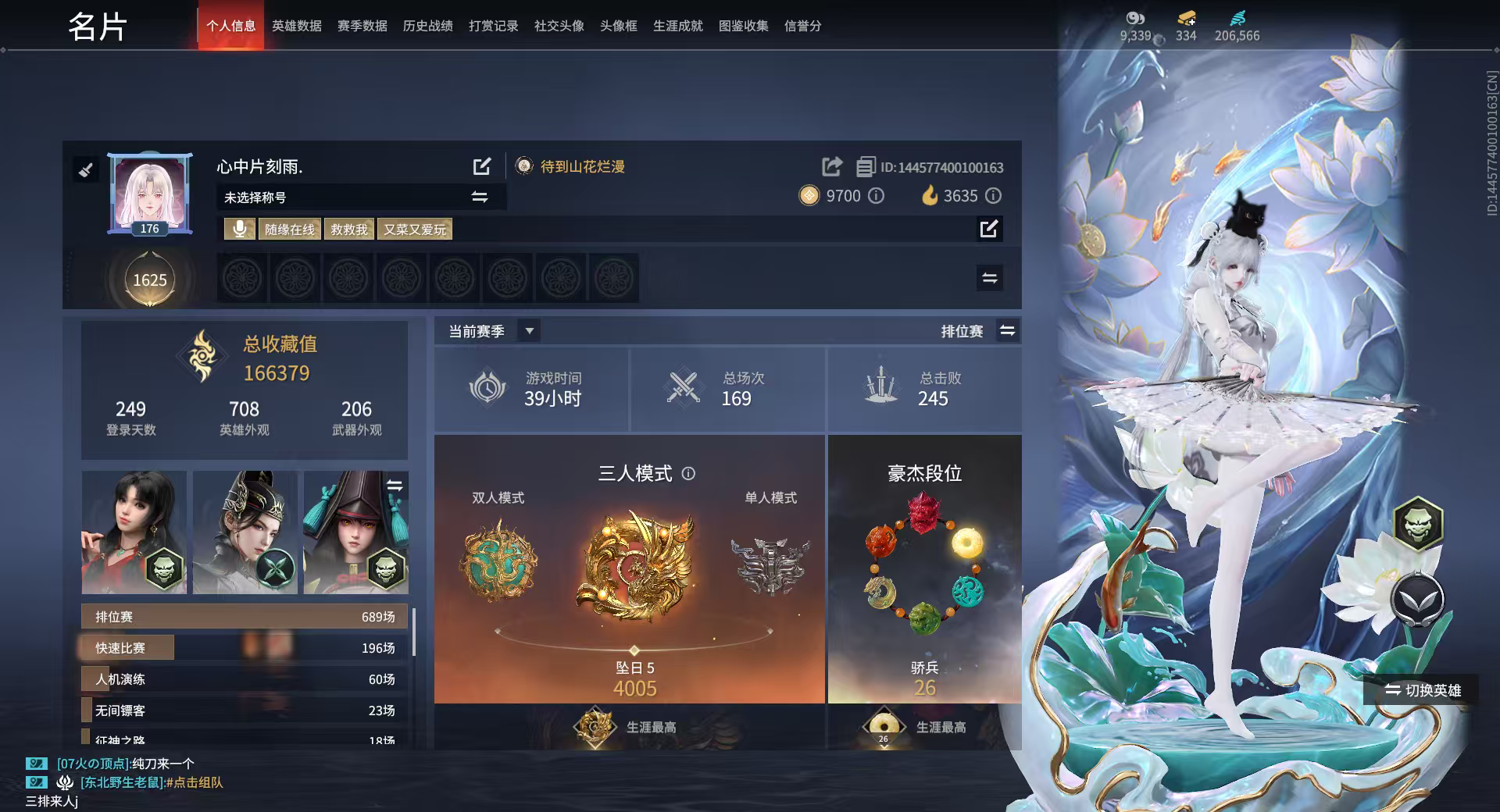Open the 当前赛季 season dropdown
The image size is (1500, 812).
pos(529,330)
